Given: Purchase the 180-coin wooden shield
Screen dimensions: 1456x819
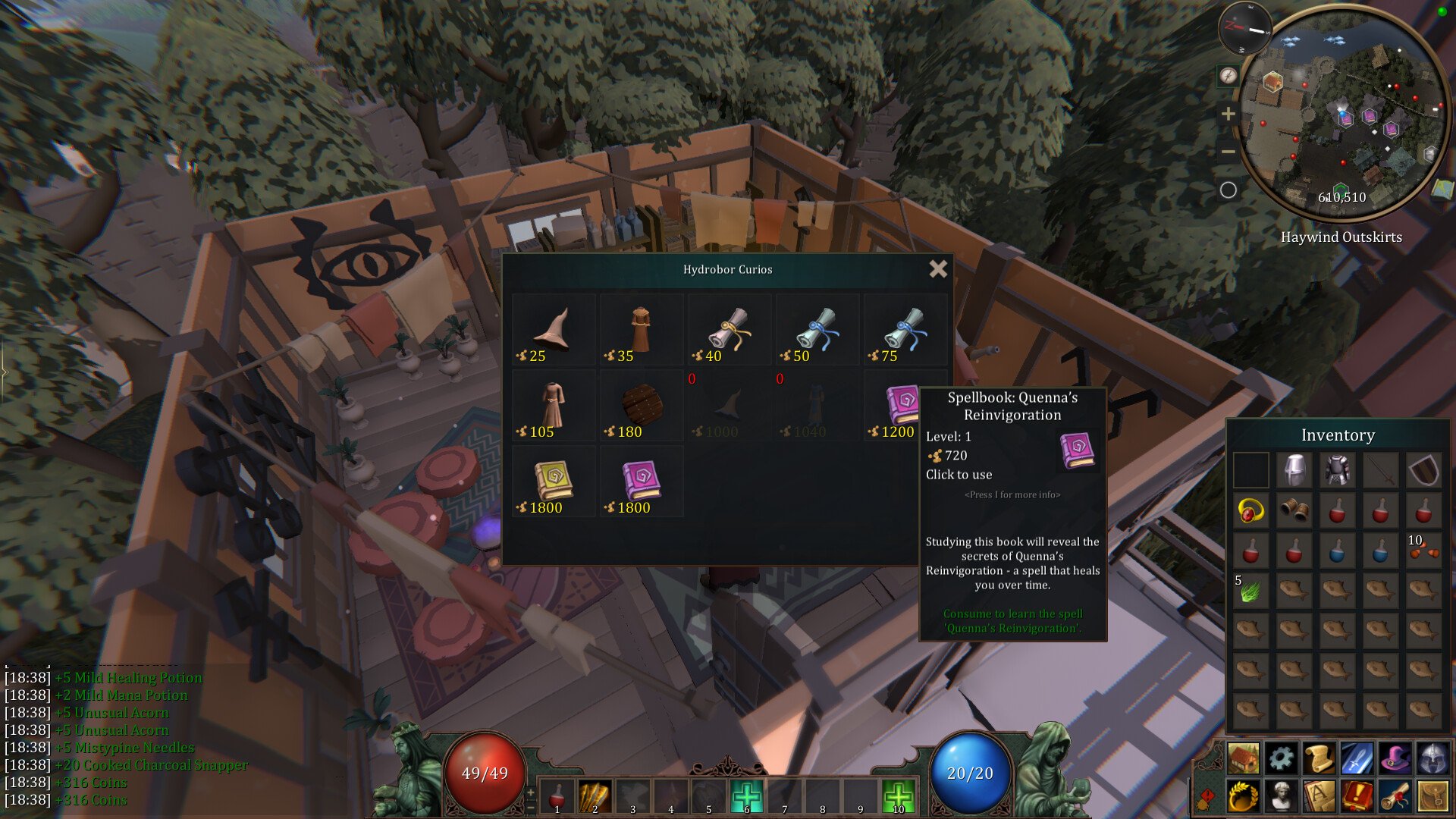Looking at the screenshot, I should click(x=642, y=406).
